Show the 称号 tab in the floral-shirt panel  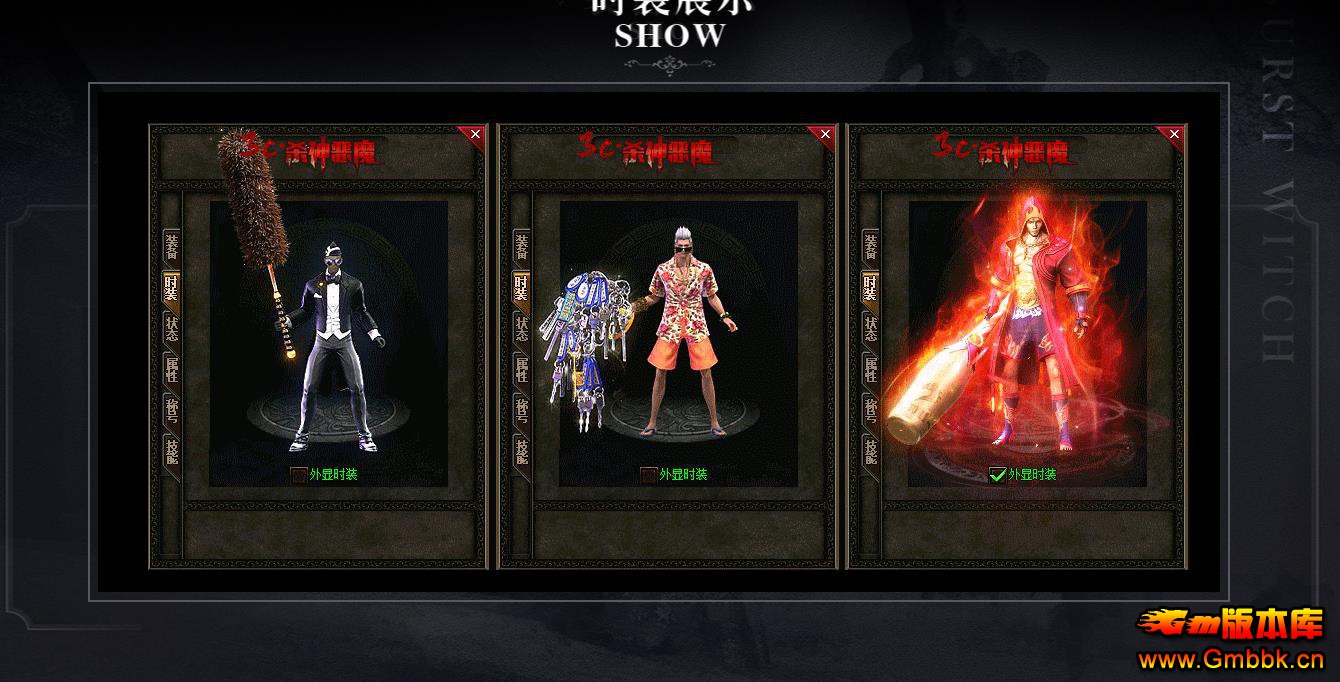click(521, 410)
